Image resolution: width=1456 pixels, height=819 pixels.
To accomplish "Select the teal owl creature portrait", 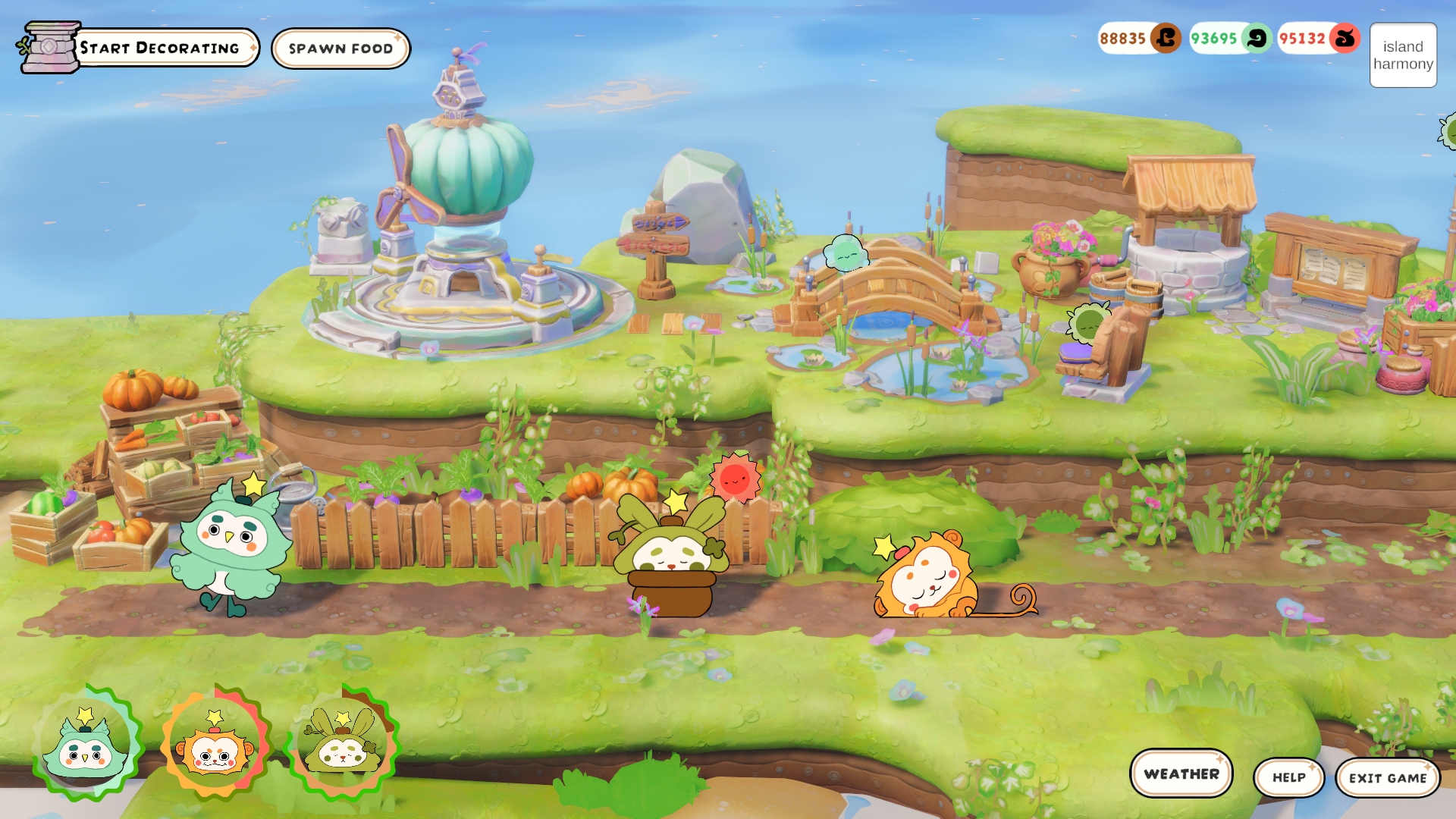I will 86,745.
